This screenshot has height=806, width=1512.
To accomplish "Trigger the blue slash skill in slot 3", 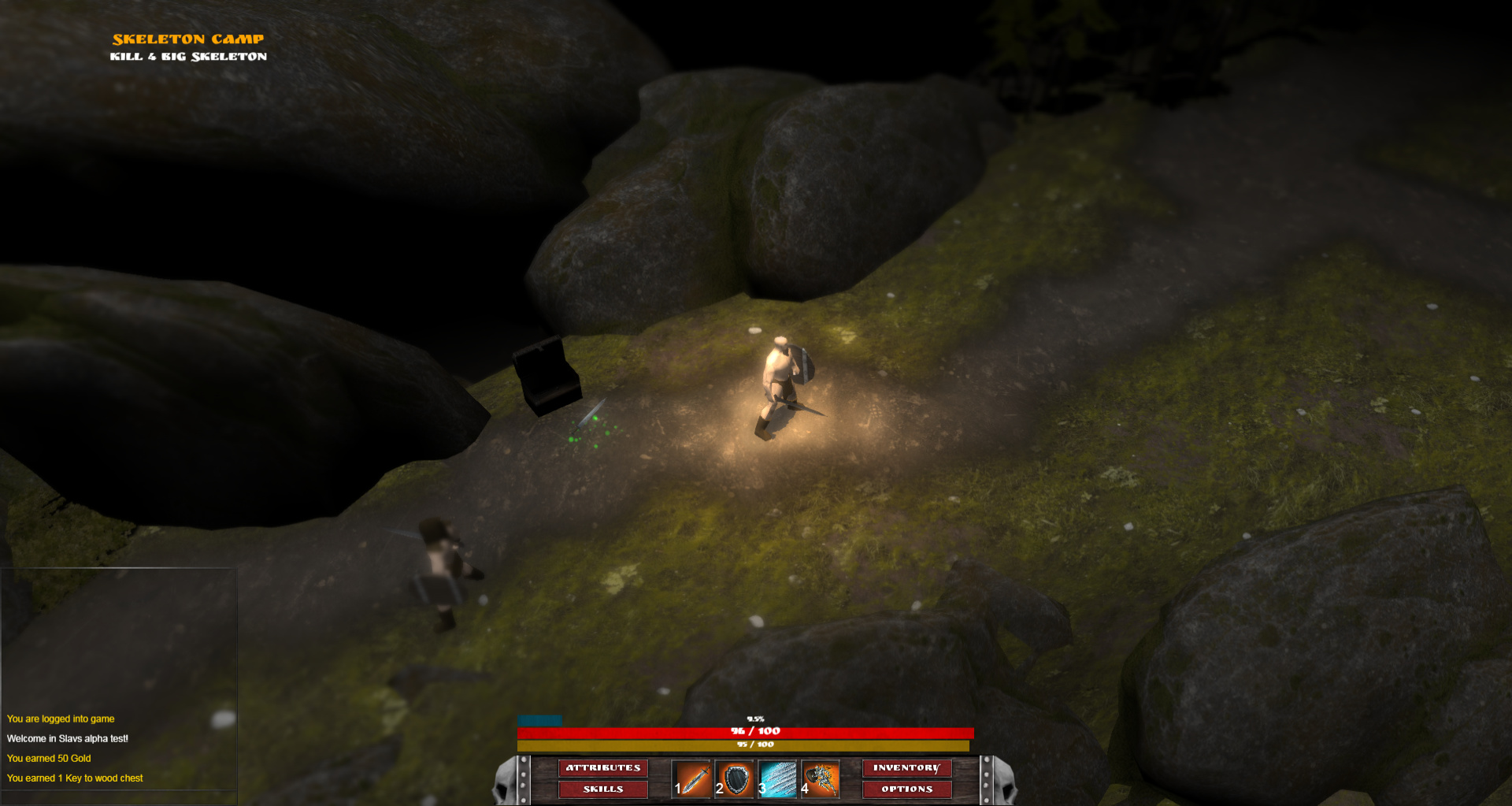I will coord(777,779).
